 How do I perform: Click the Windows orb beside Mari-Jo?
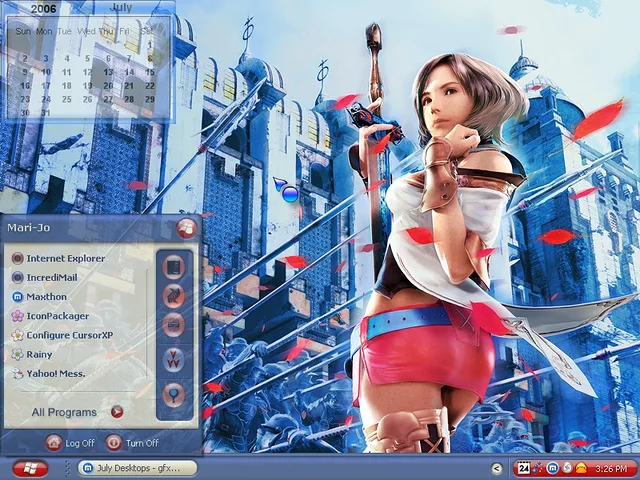click(185, 228)
